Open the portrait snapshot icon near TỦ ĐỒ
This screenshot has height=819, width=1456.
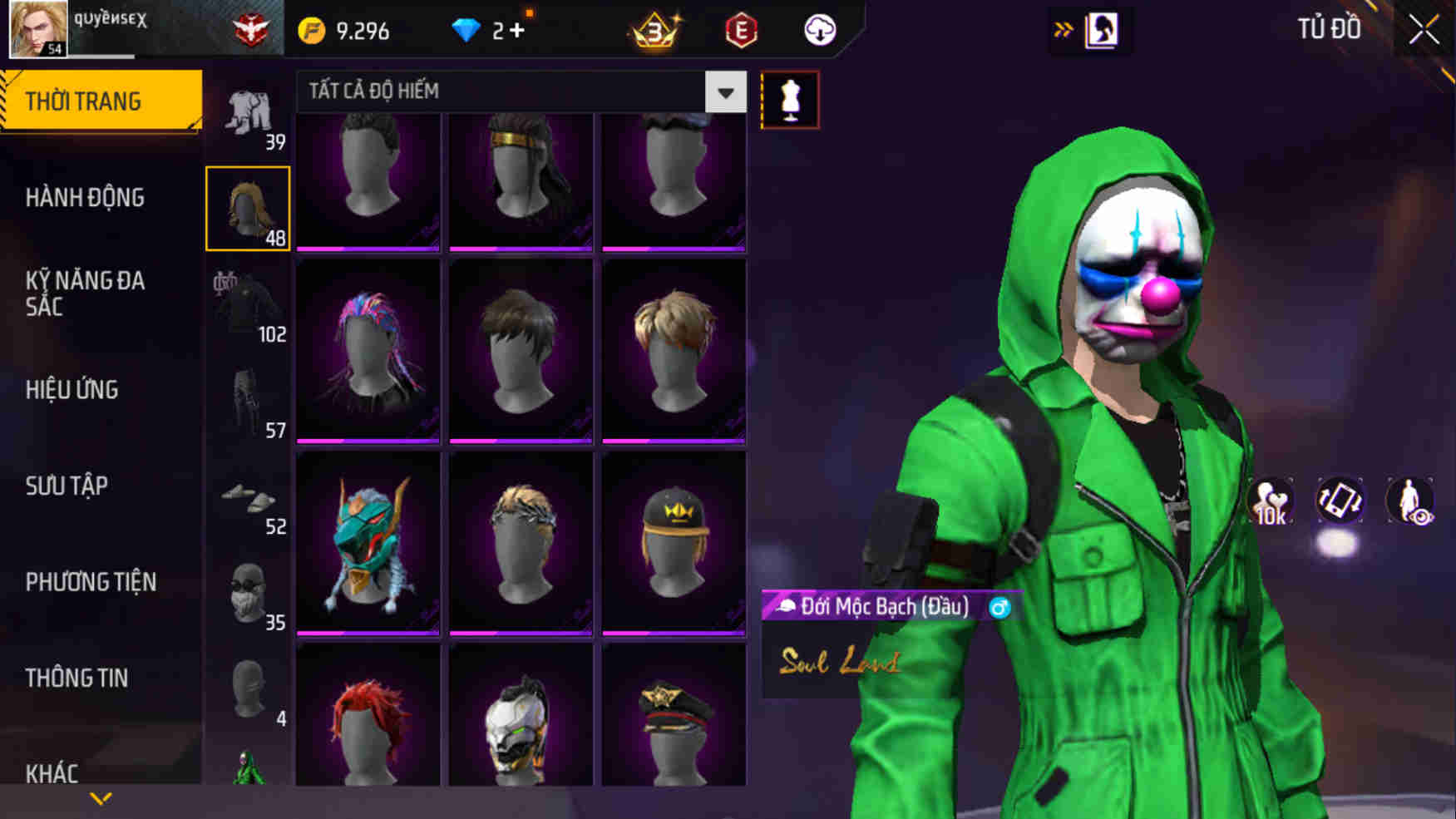pyautogui.click(x=1103, y=29)
